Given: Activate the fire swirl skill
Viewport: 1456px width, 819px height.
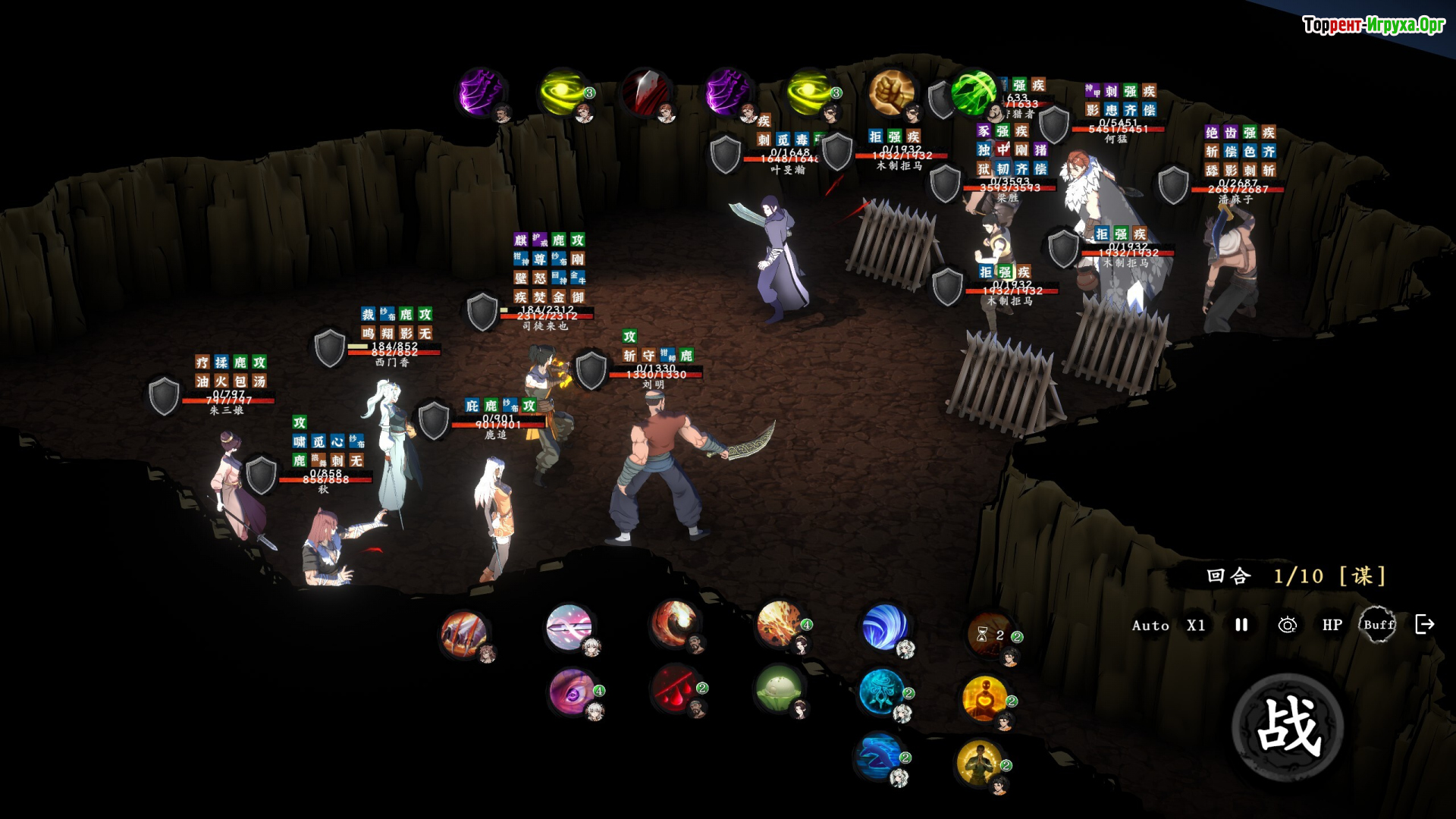Looking at the screenshot, I should coord(673,623).
